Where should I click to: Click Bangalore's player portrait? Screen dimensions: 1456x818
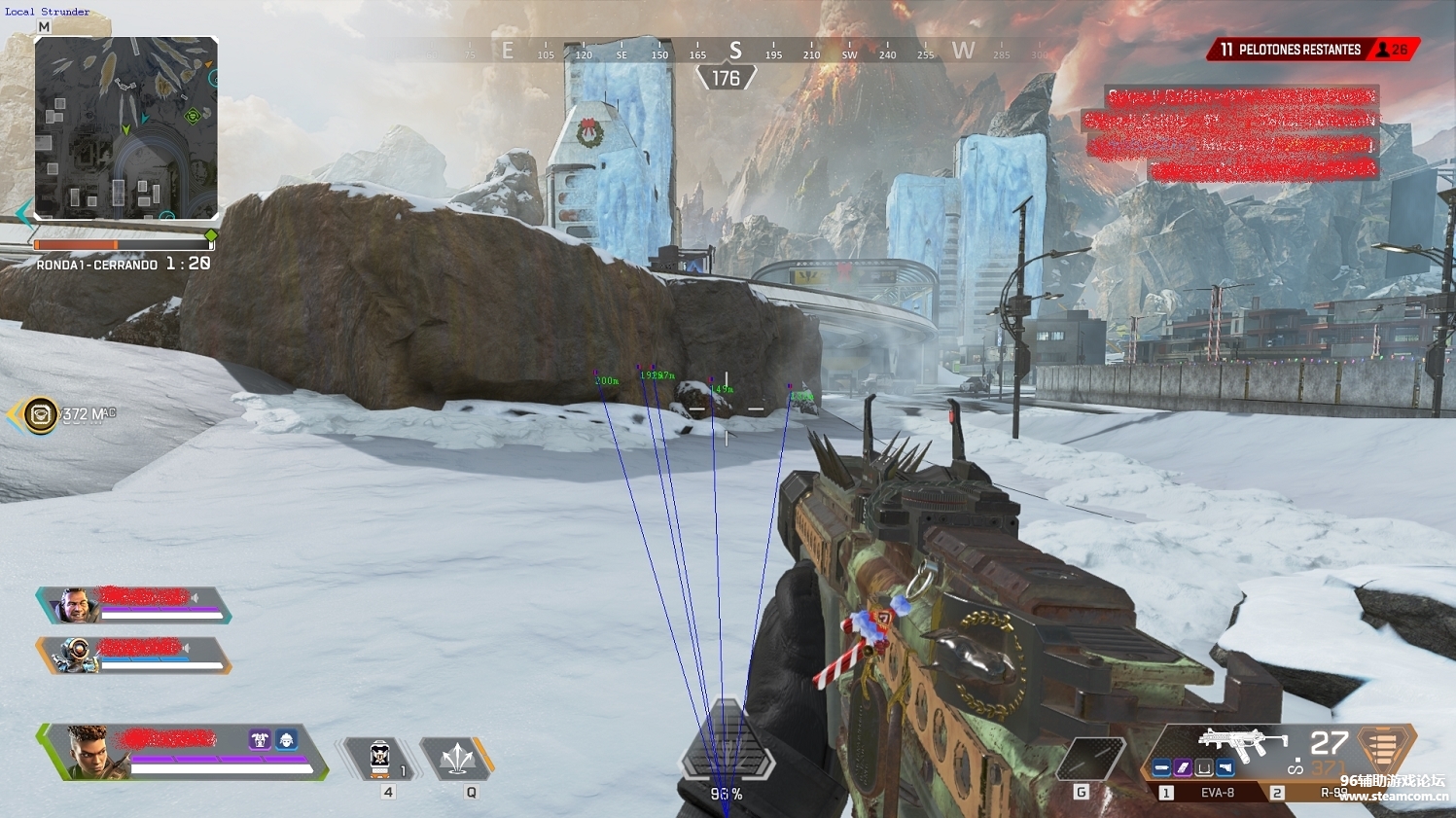[x=89, y=751]
